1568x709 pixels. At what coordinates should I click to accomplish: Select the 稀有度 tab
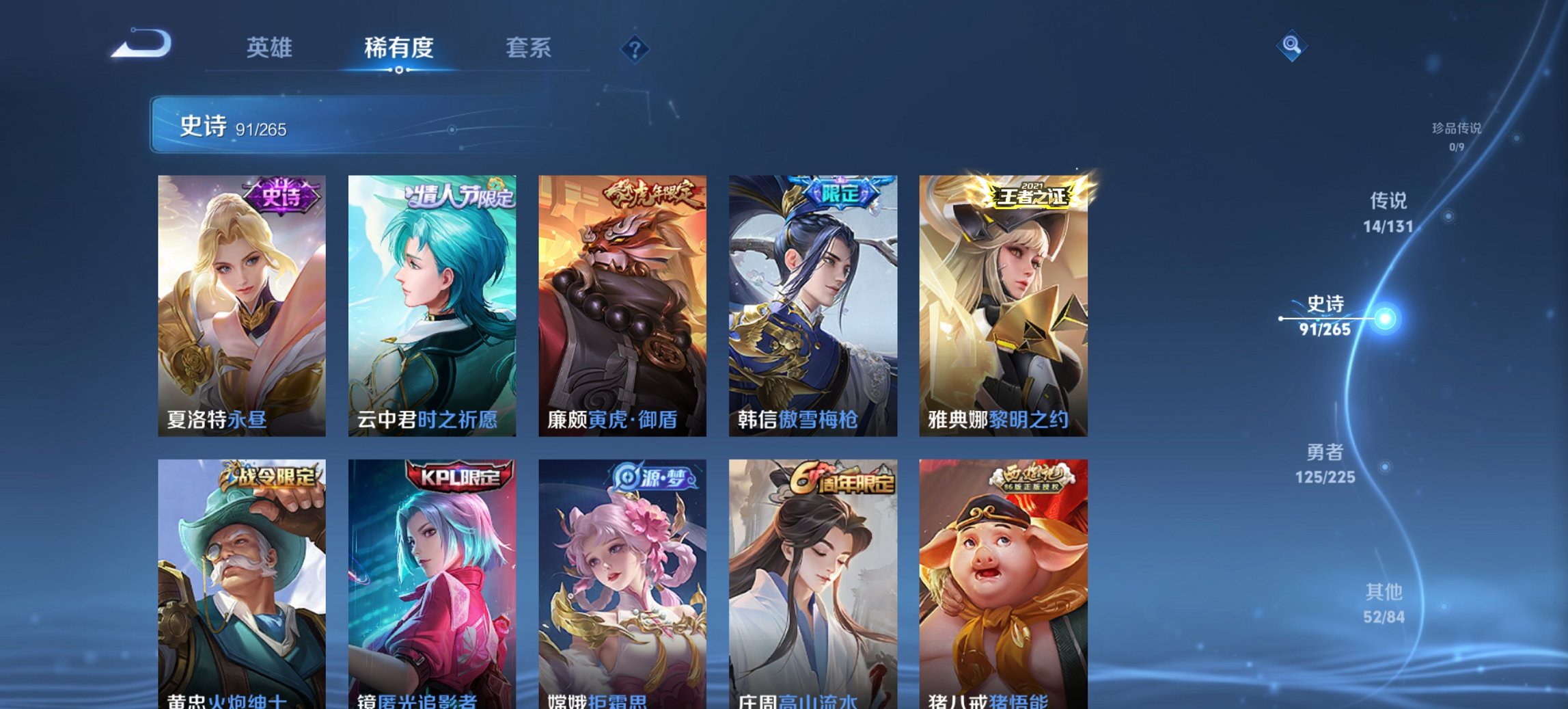click(396, 49)
